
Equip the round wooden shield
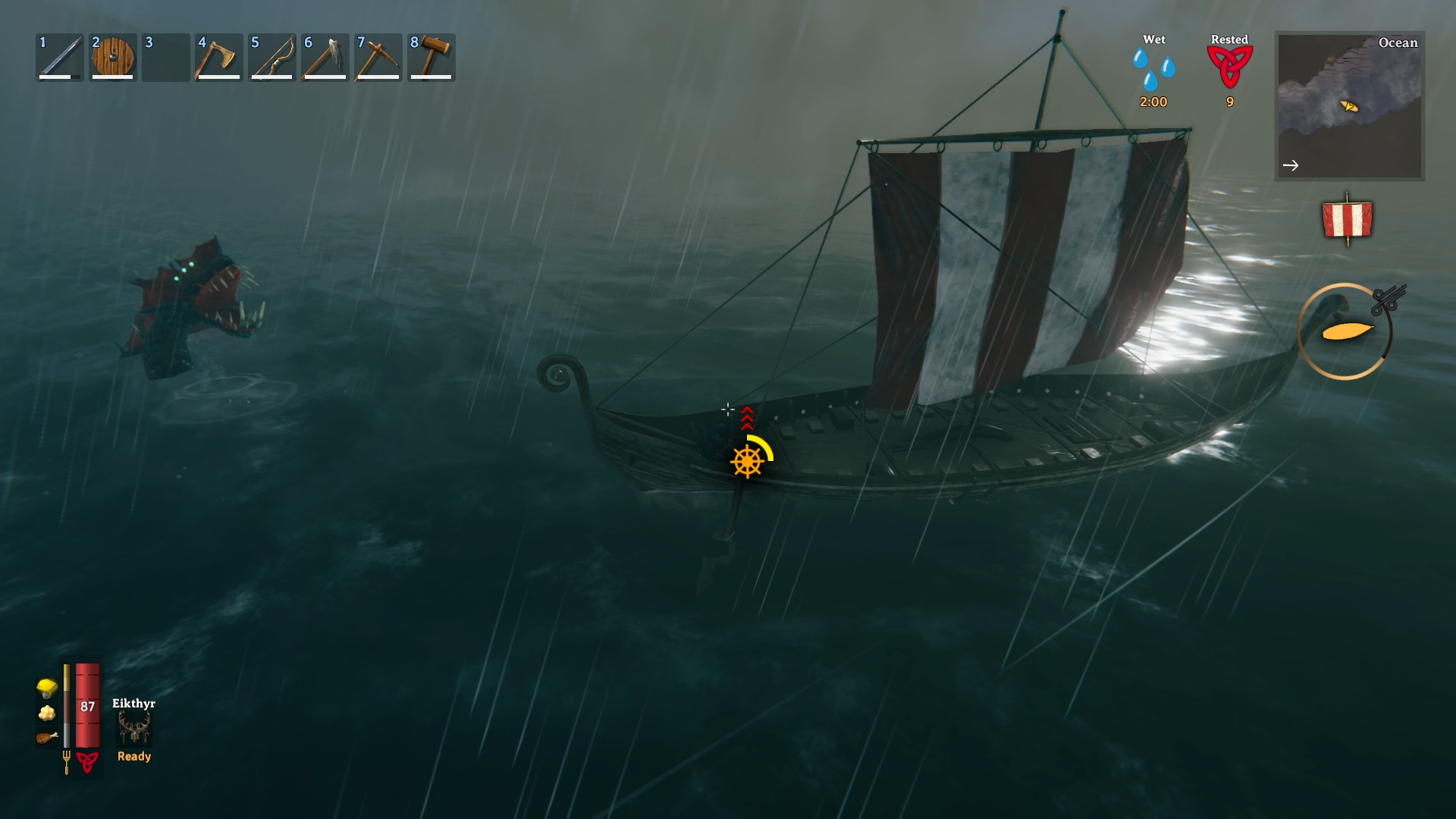pyautogui.click(x=113, y=58)
